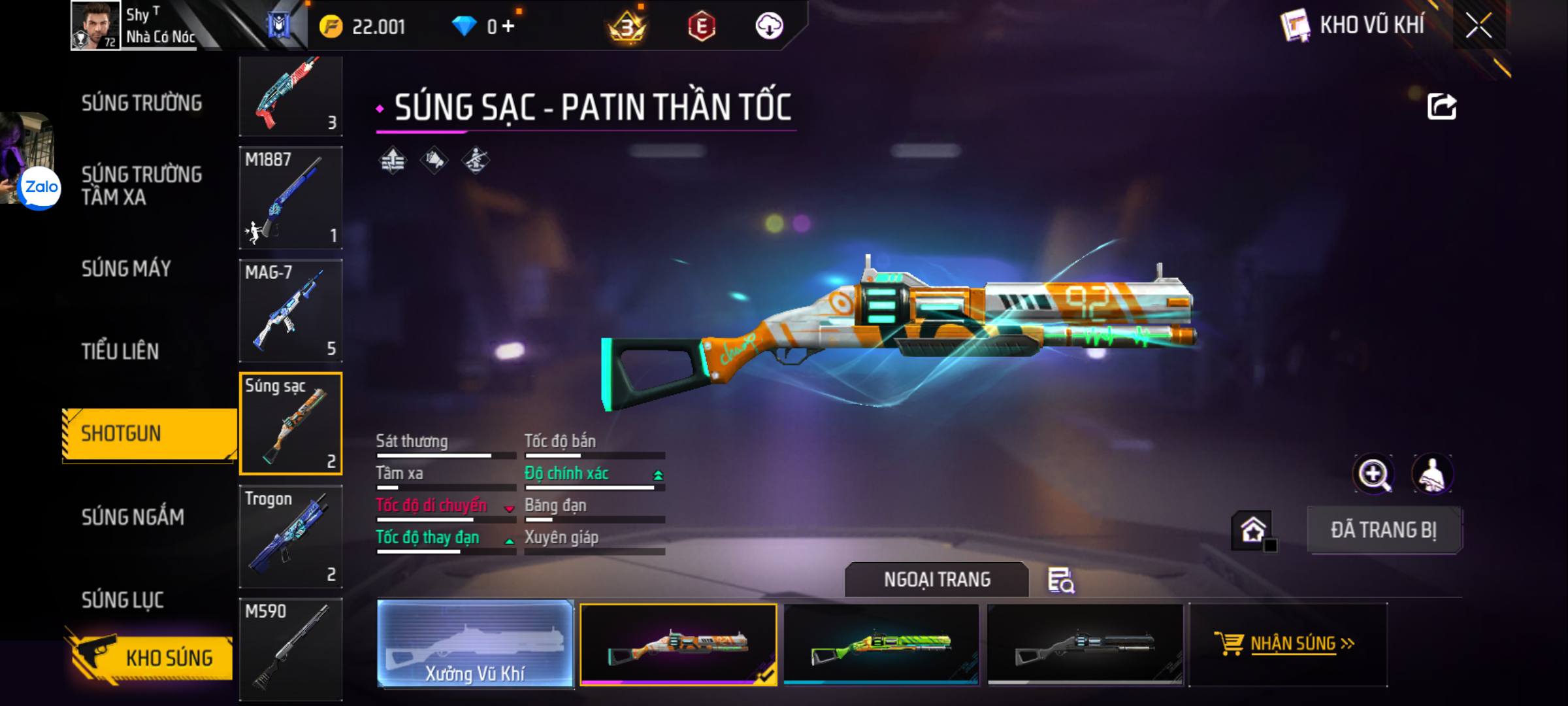Share the weapon skin
The height and width of the screenshot is (706, 1568).
[1442, 107]
